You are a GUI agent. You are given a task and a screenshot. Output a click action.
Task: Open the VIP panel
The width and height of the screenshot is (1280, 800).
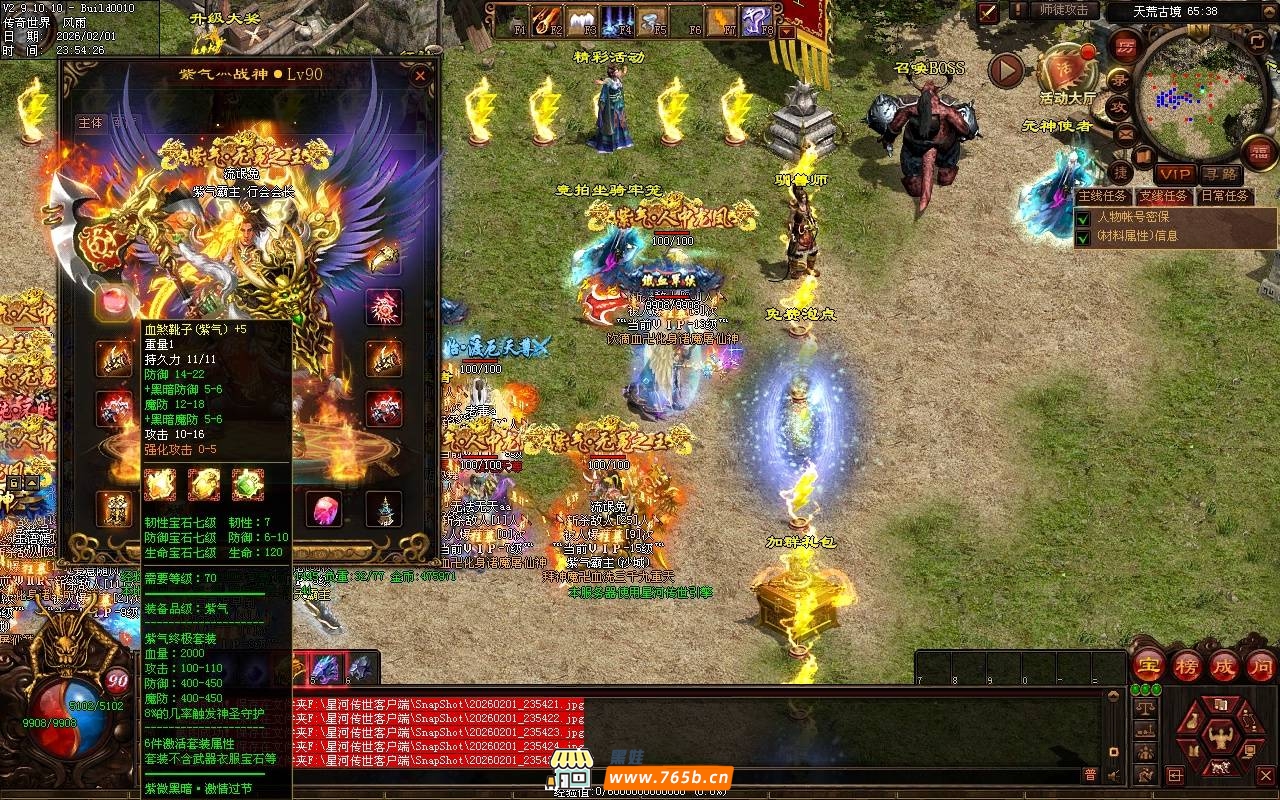[1175, 175]
